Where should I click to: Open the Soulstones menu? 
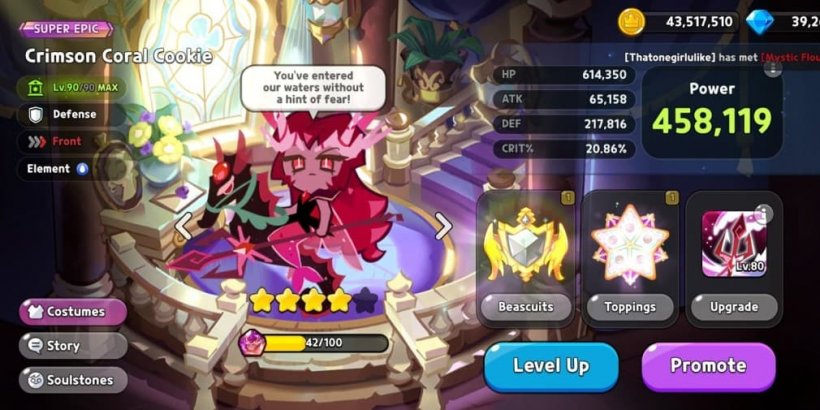pos(72,380)
